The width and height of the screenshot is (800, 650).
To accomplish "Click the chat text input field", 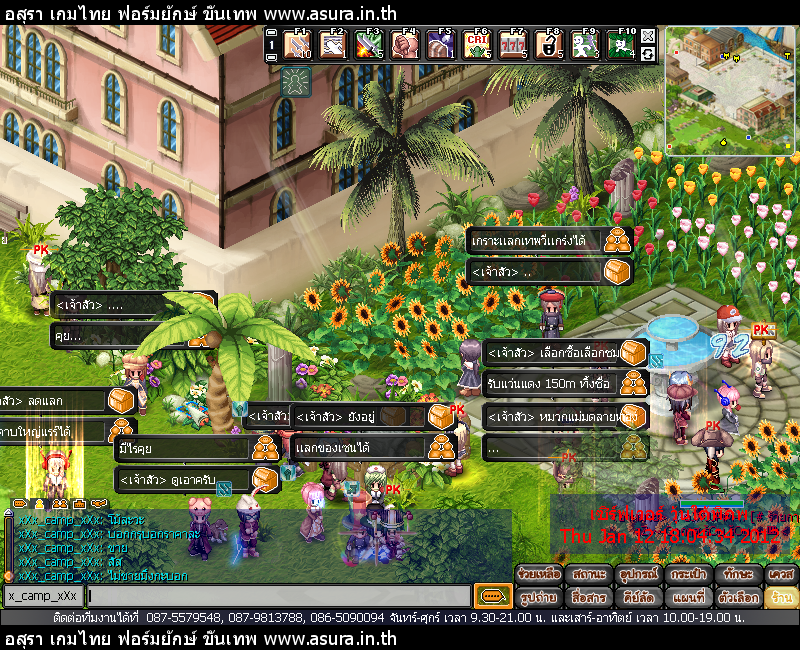I will [x=278, y=596].
